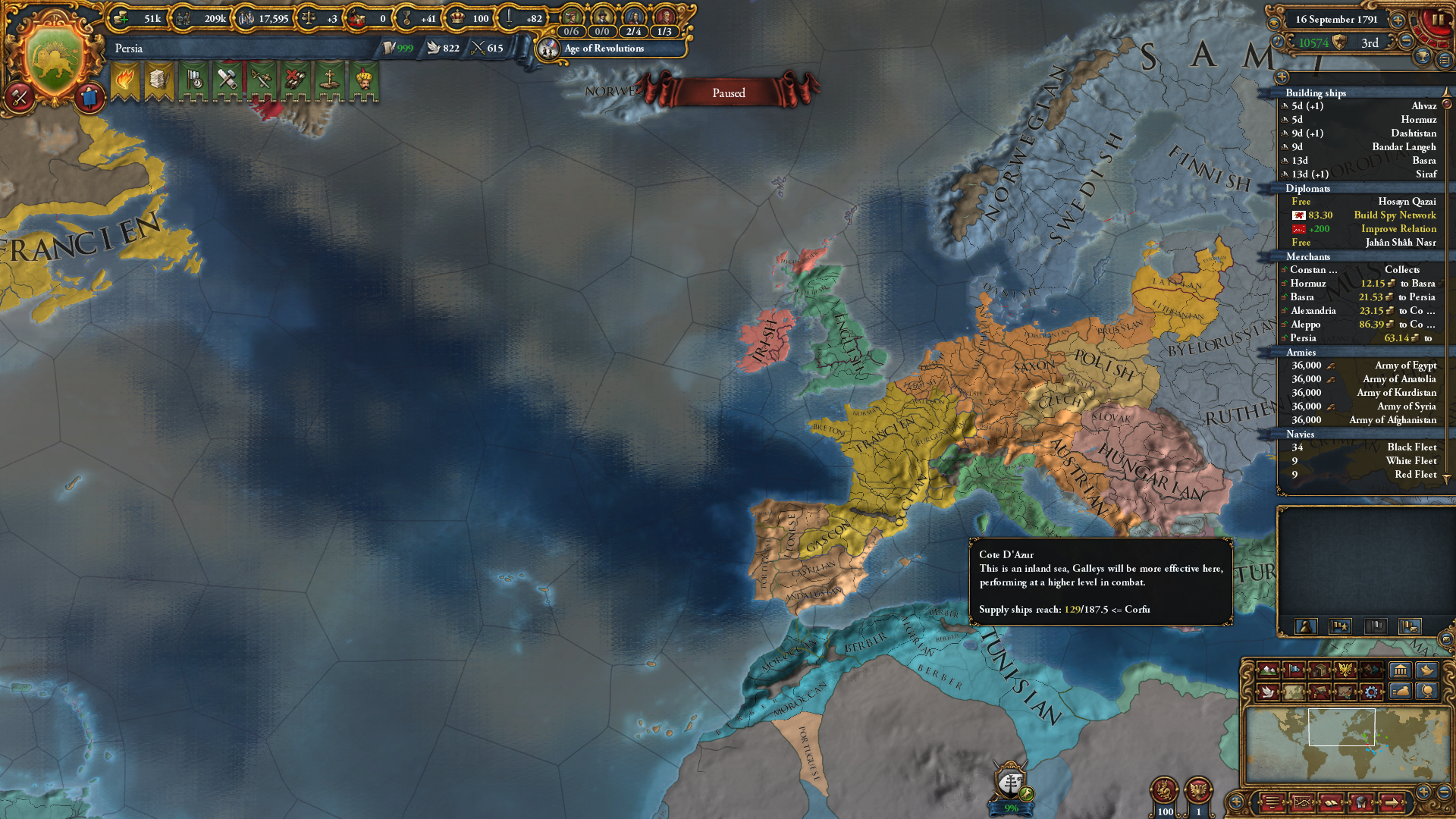The image size is (1456, 819).
Task: Increase game speed with the plus stepper
Action: (x=1398, y=20)
